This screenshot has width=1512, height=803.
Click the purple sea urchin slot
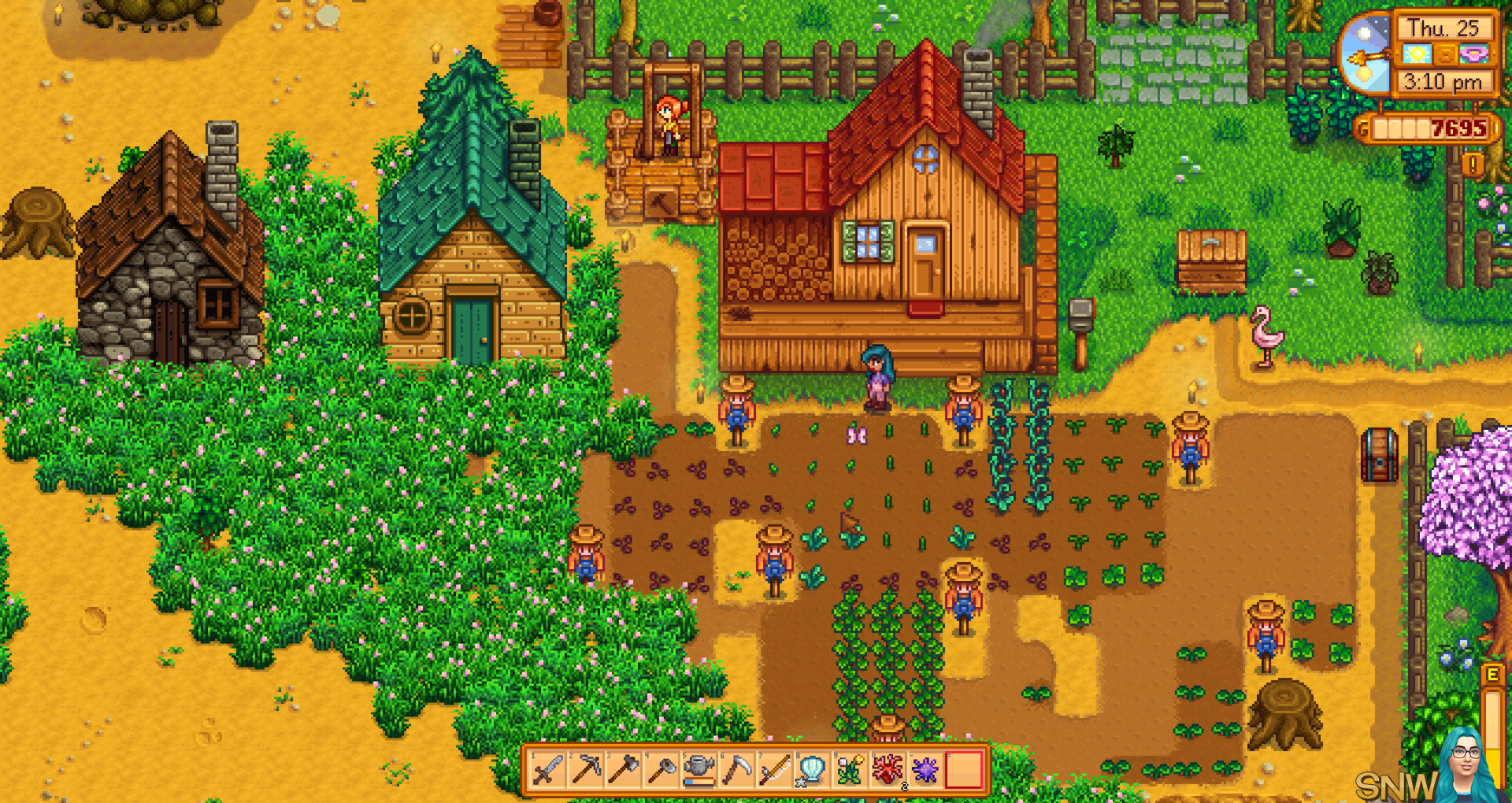[x=925, y=769]
